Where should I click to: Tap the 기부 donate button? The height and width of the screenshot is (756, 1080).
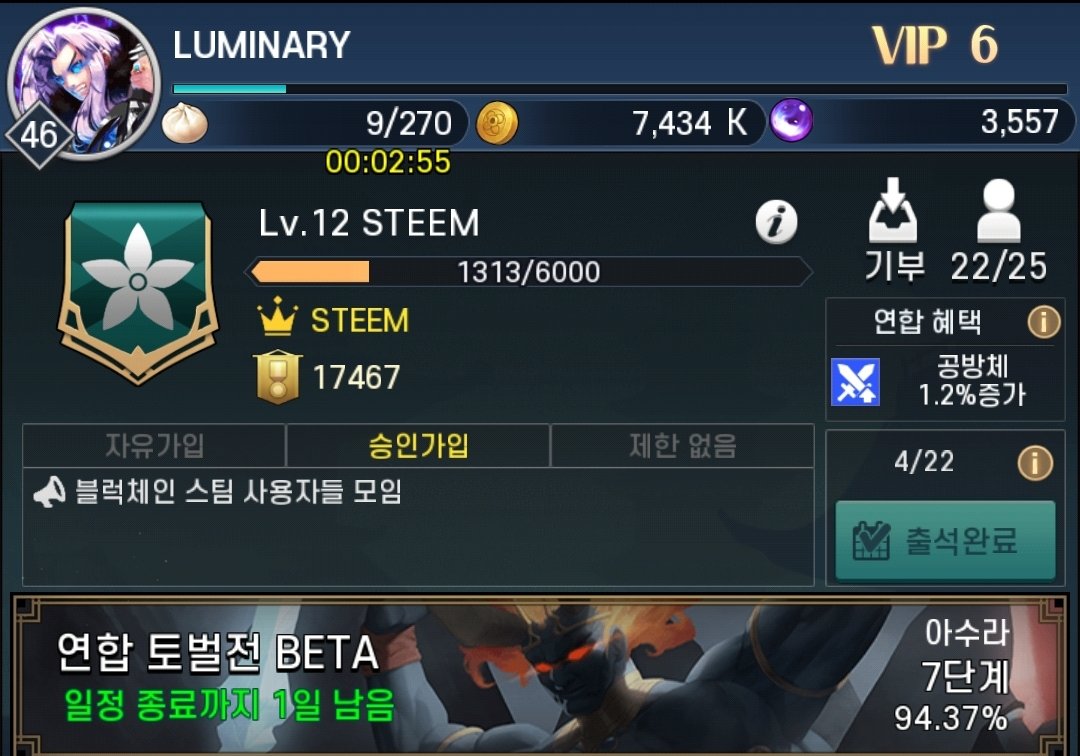tap(894, 230)
